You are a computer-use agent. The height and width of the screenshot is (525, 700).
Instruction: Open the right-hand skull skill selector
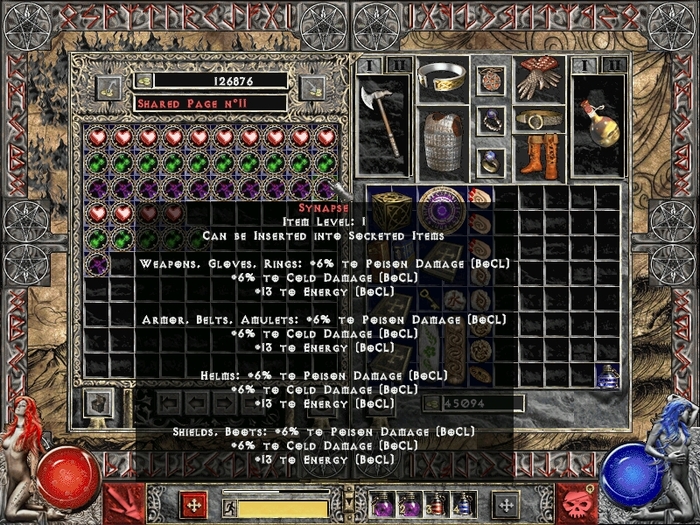coord(576,502)
